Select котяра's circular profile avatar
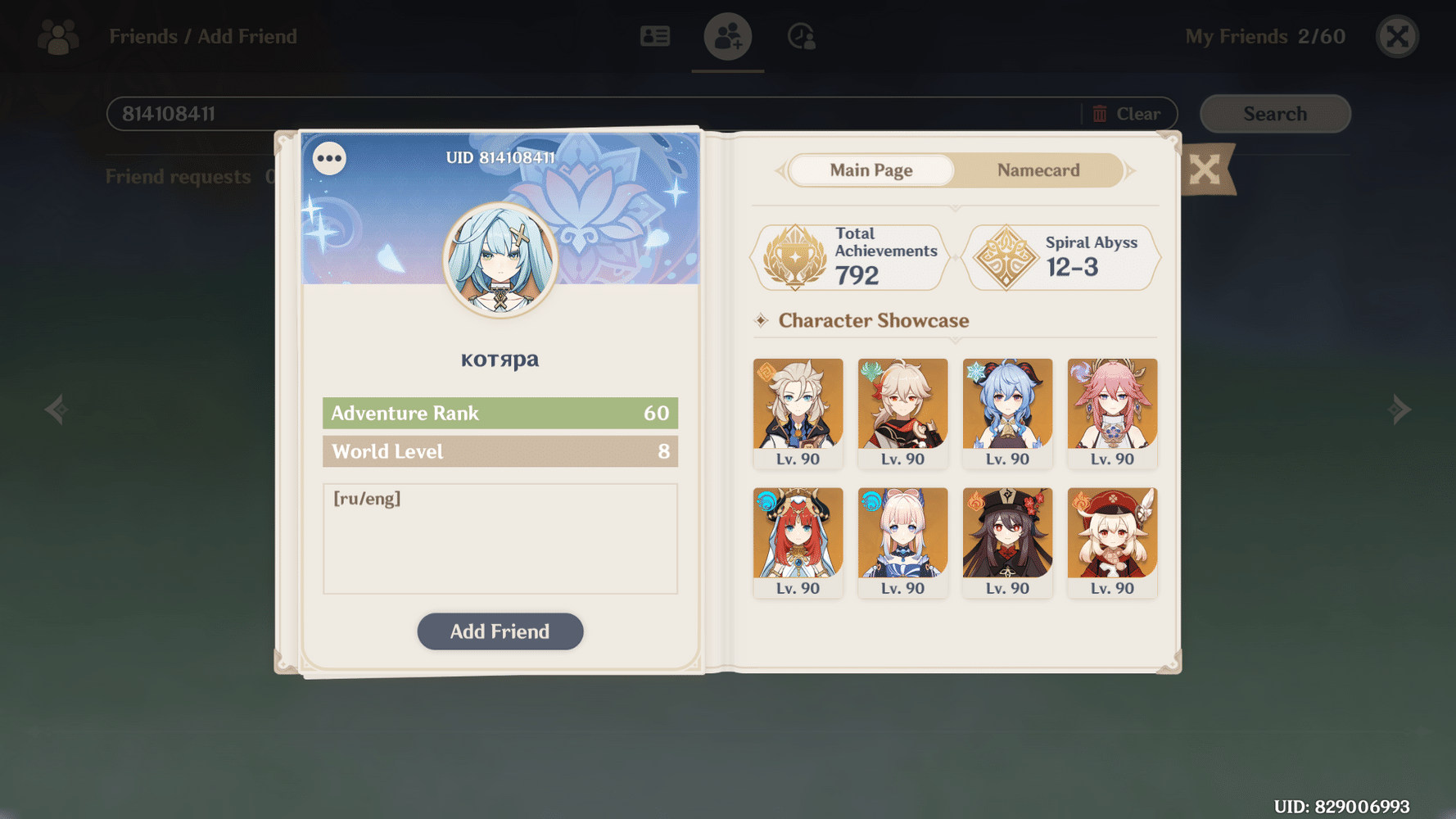Image resolution: width=1456 pixels, height=819 pixels. point(500,259)
